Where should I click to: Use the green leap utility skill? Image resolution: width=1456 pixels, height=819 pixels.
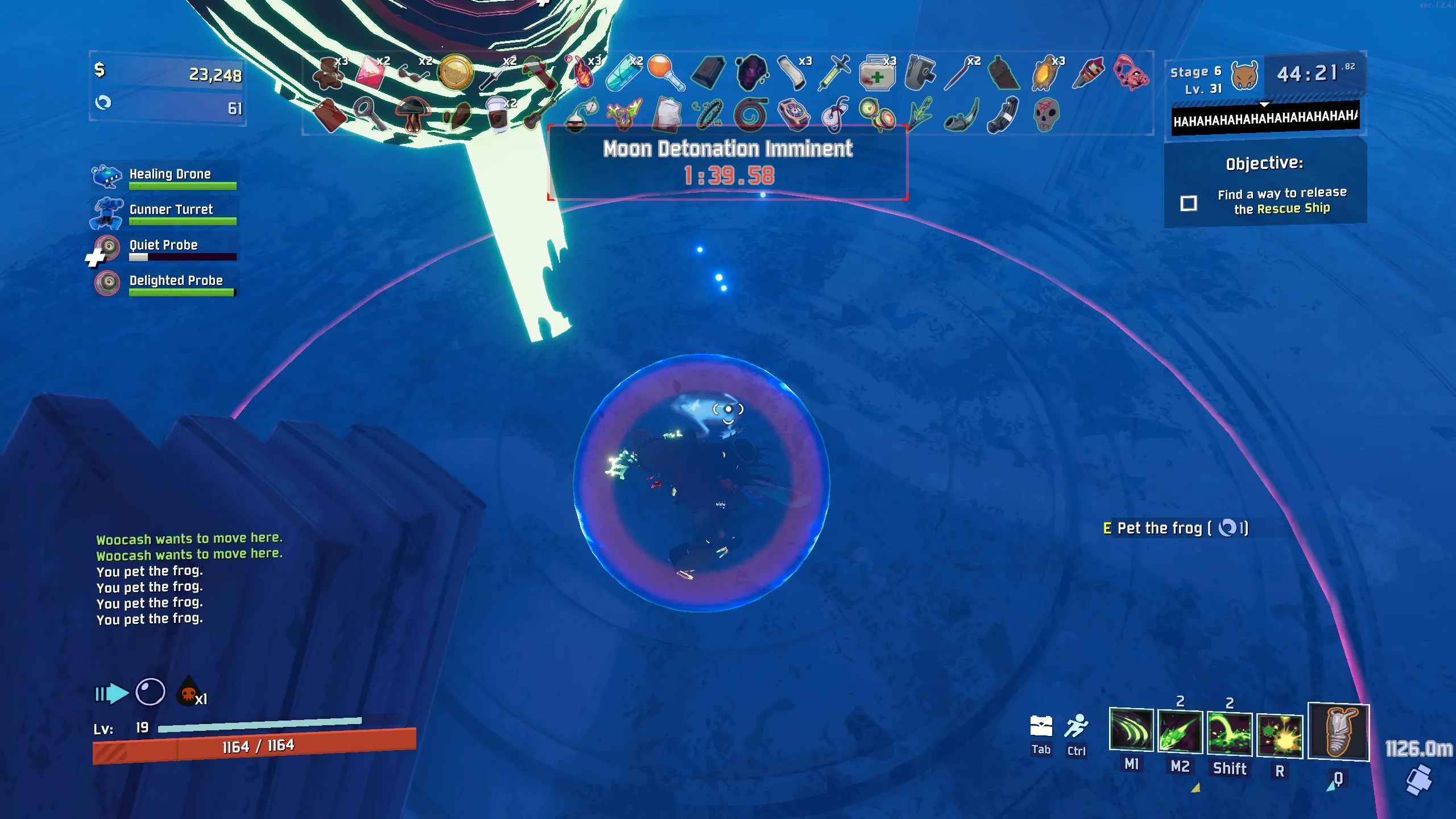(x=1230, y=734)
